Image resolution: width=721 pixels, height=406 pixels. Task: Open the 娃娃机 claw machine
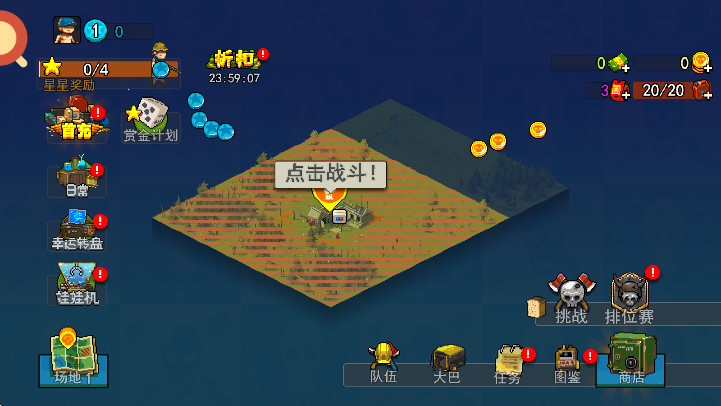pos(77,284)
